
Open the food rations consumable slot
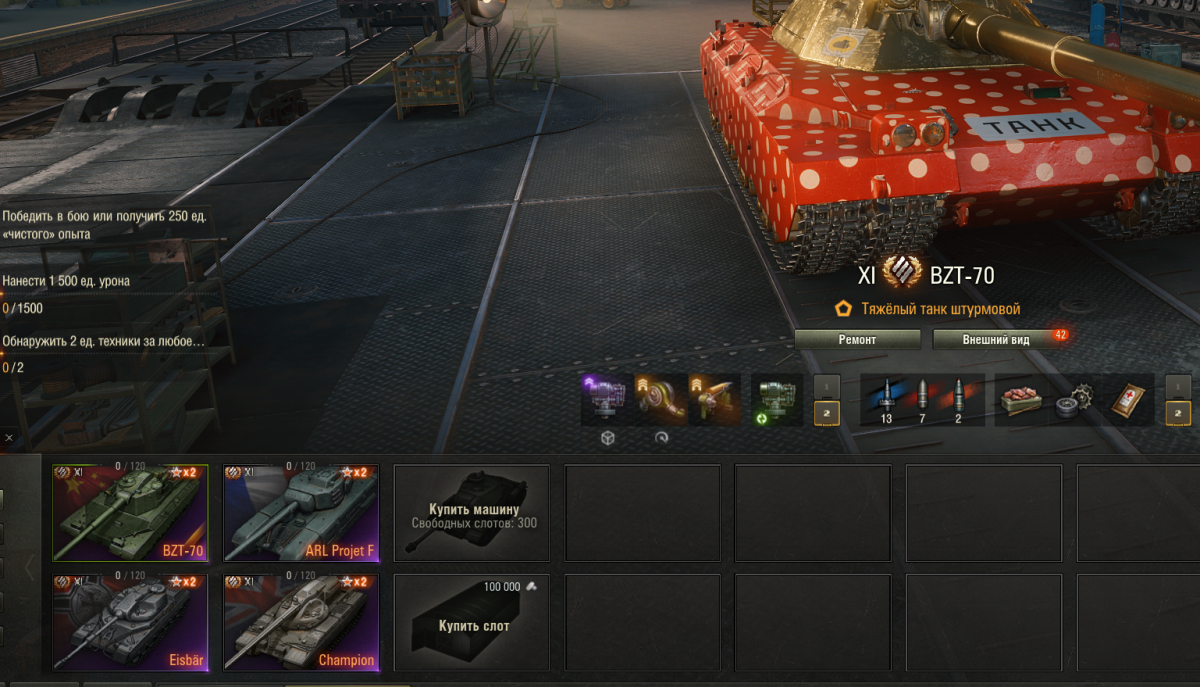pyautogui.click(x=1022, y=399)
